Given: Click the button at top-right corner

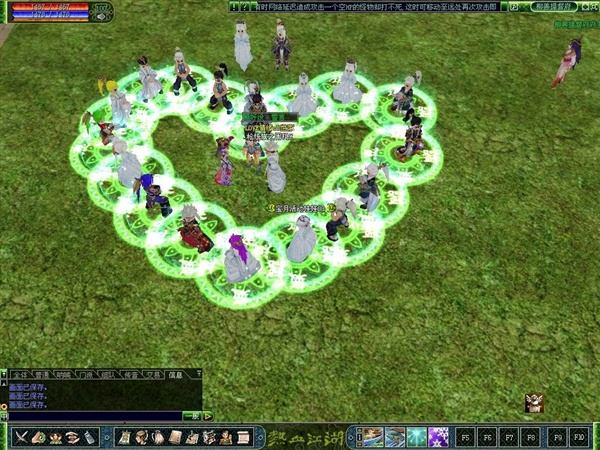Looking at the screenshot, I should [593, 6].
